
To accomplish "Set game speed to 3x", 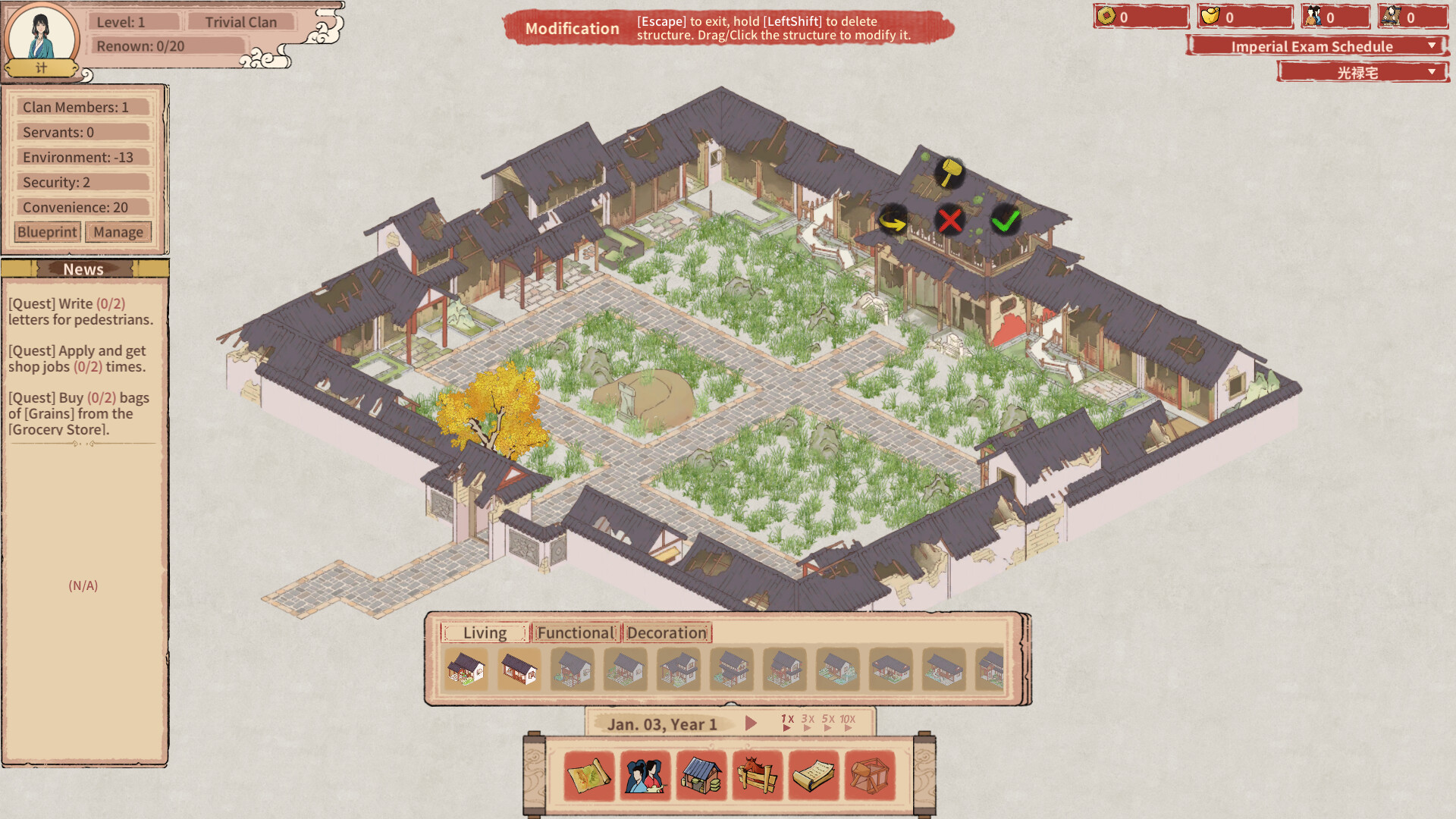I will tap(808, 722).
